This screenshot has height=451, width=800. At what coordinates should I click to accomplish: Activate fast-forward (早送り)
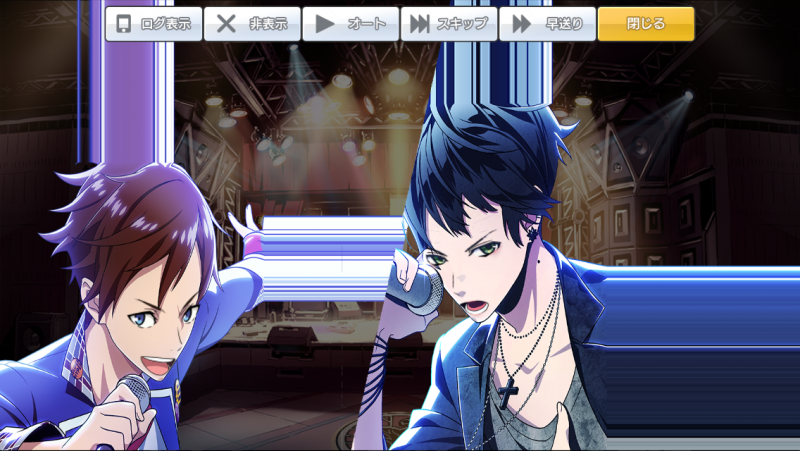(x=547, y=24)
